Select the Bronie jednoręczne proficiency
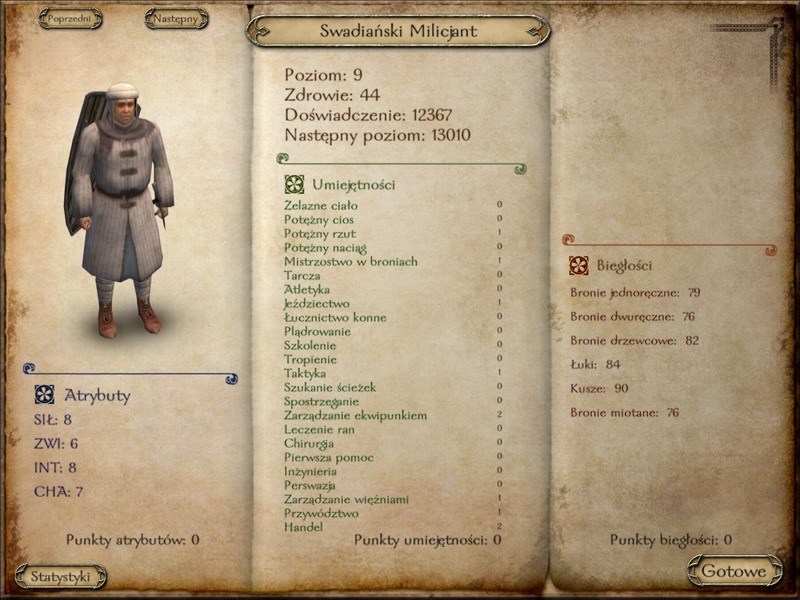 [x=635, y=293]
